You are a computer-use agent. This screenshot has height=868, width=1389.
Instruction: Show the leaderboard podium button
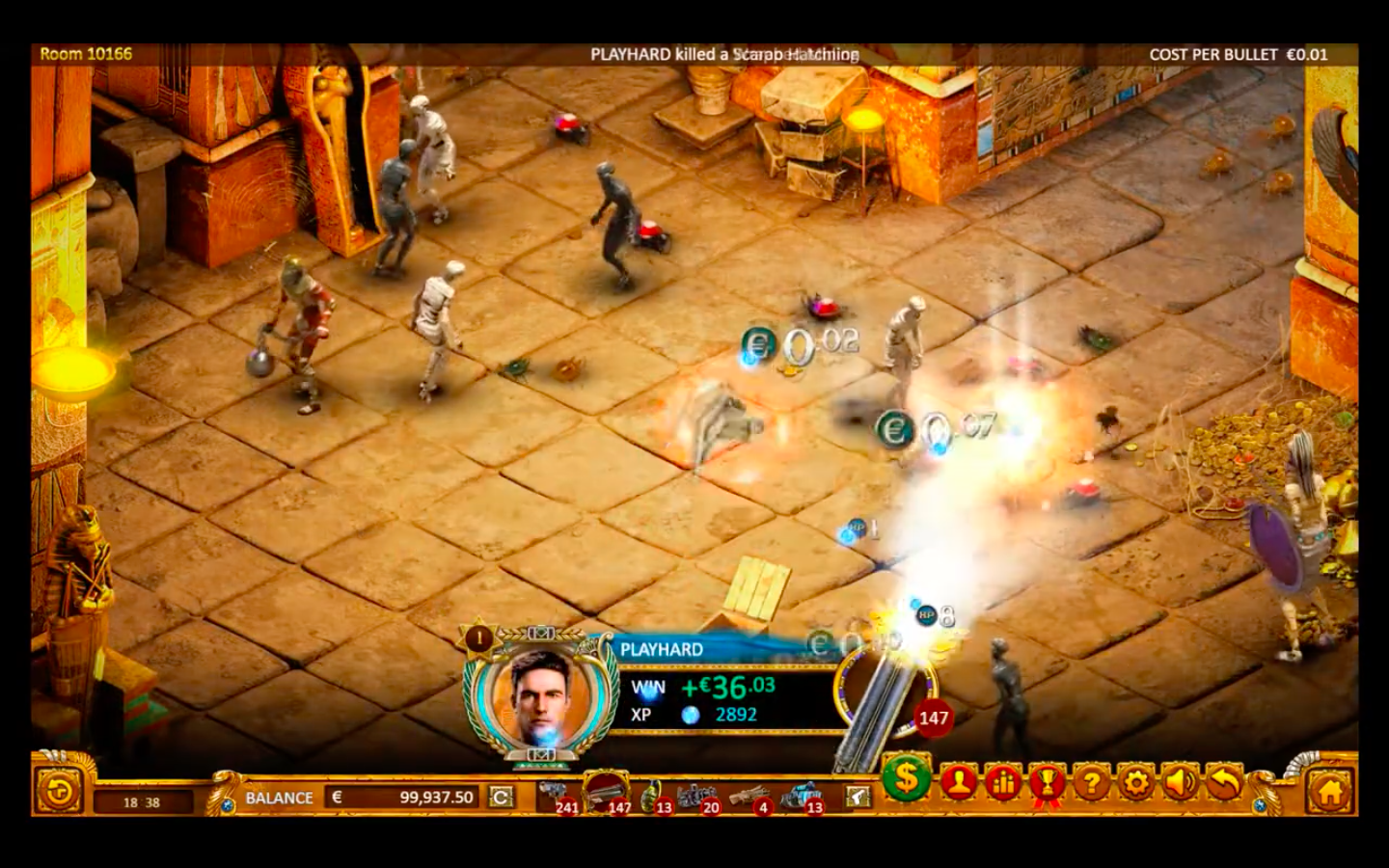[1003, 783]
